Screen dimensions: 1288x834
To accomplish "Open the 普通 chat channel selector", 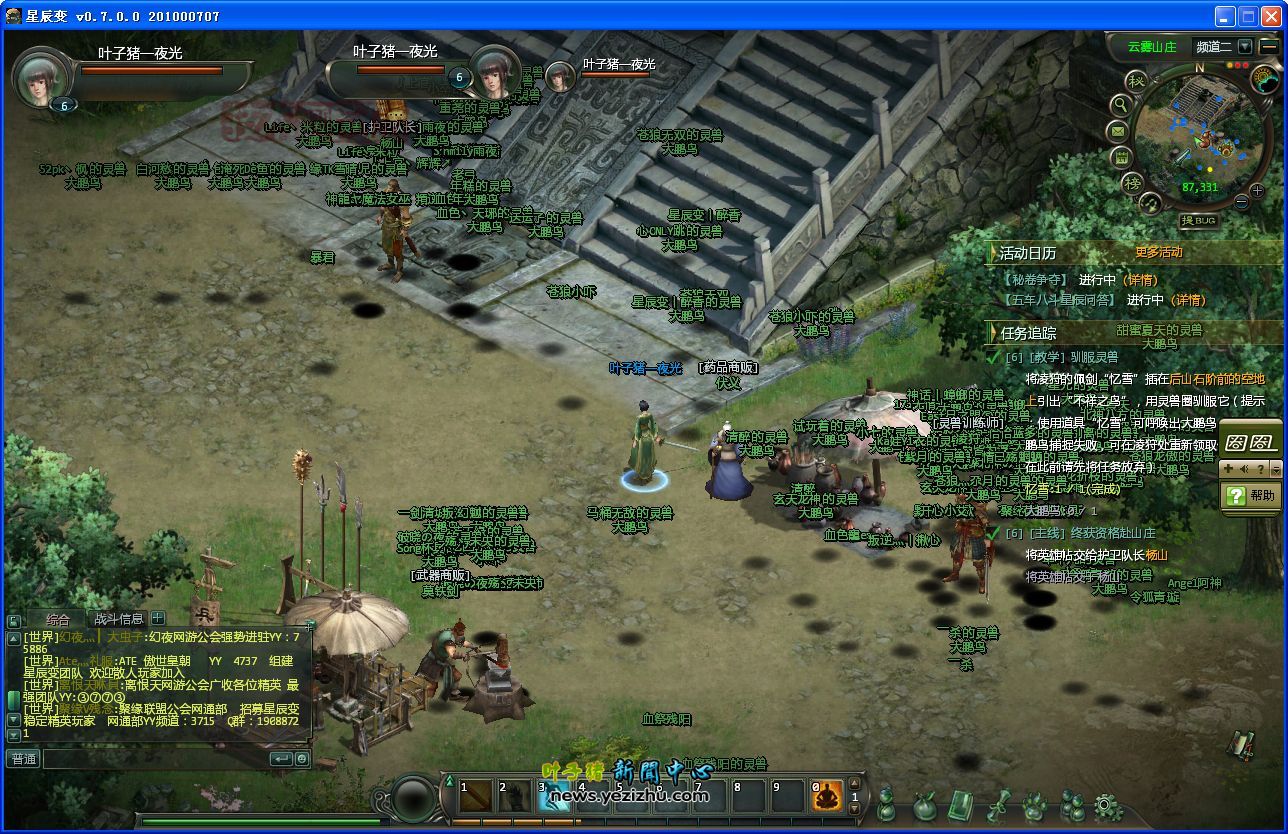I will [23, 759].
